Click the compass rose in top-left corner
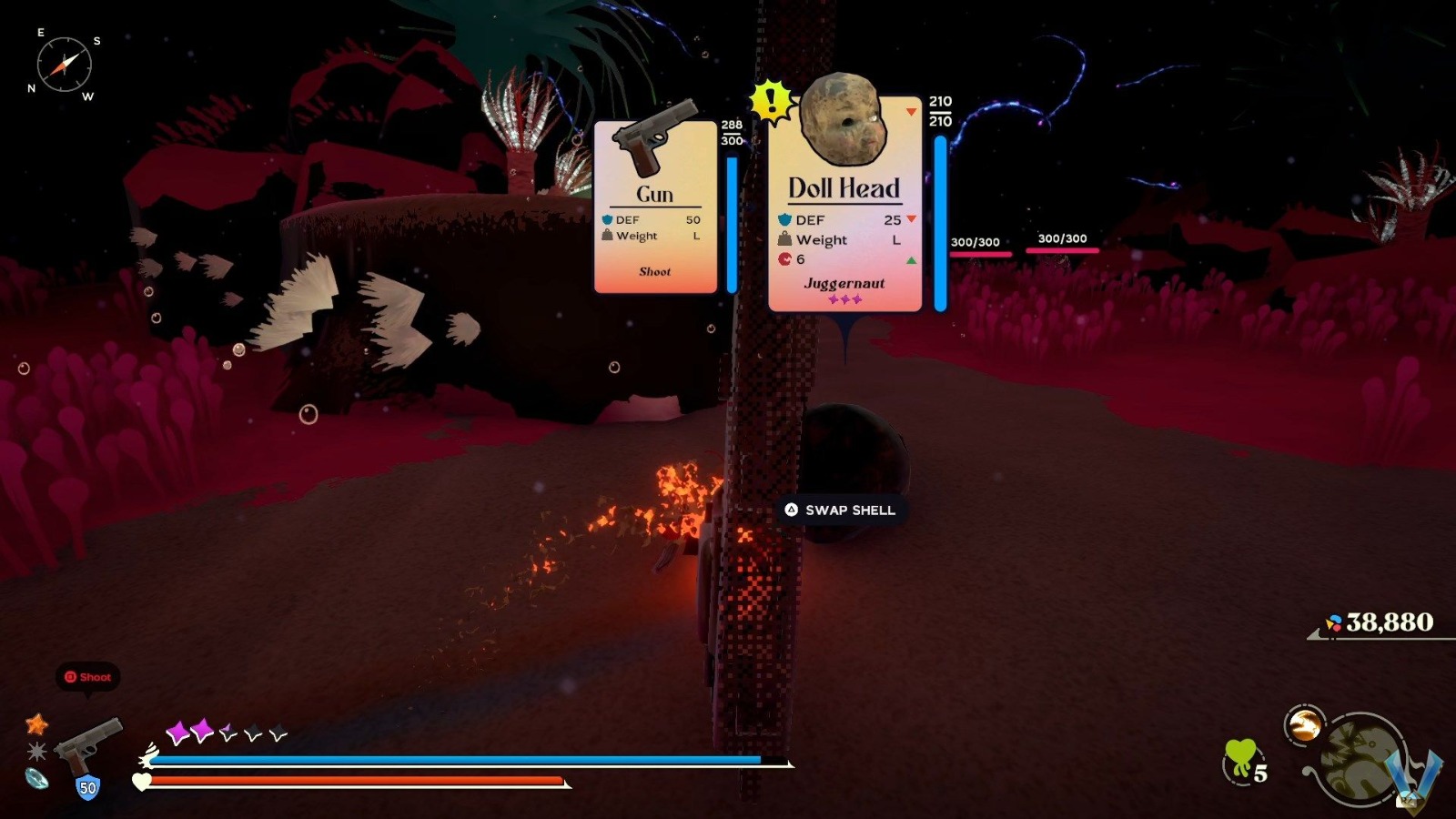Viewport: 1456px width, 819px height. point(64,64)
